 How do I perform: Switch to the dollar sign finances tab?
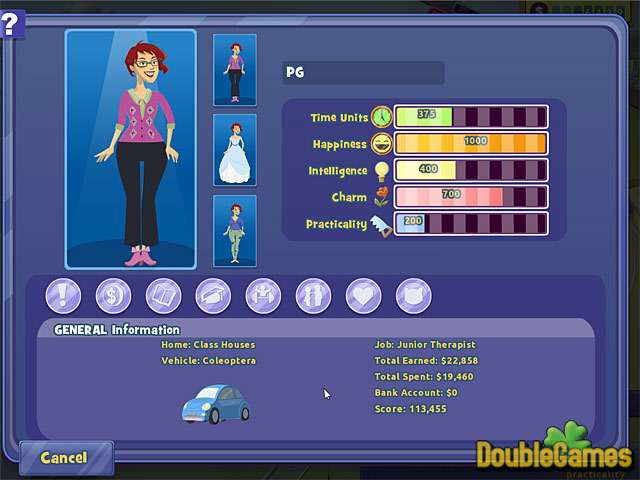click(113, 295)
